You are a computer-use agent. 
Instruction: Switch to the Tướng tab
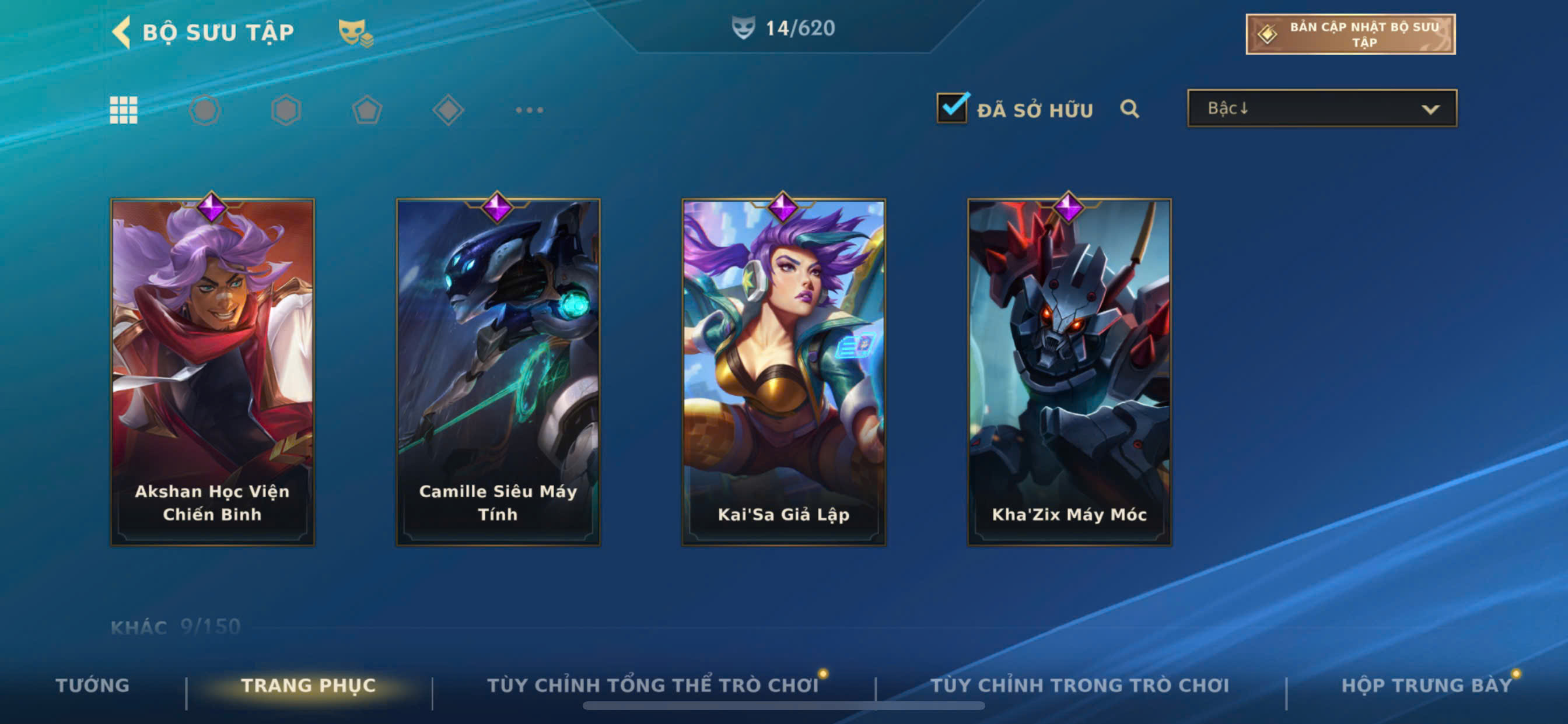pos(93,685)
